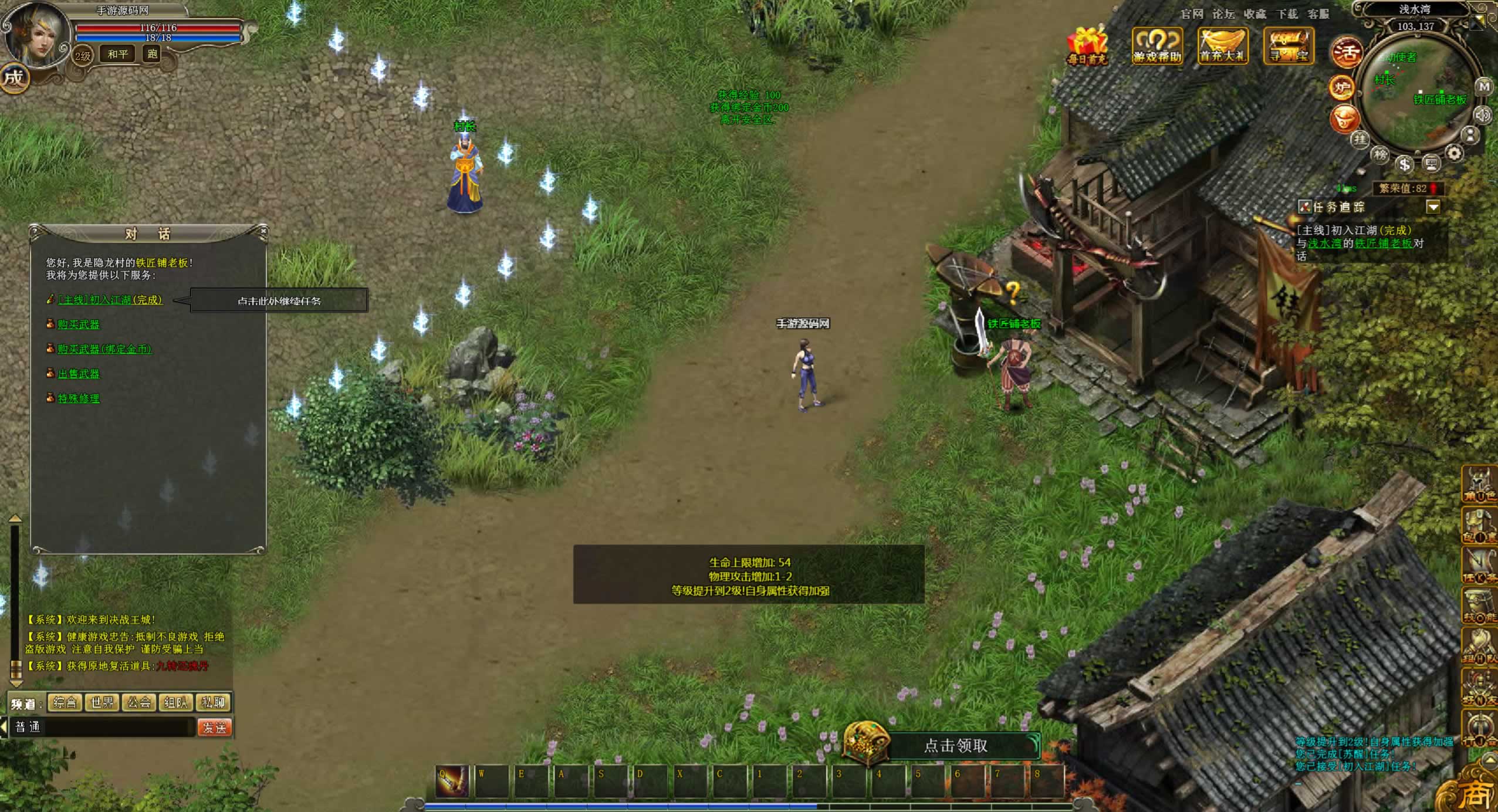Viewport: 1498px width, 812px height.
Task: Focus the chat text input field
Action: tap(117, 728)
